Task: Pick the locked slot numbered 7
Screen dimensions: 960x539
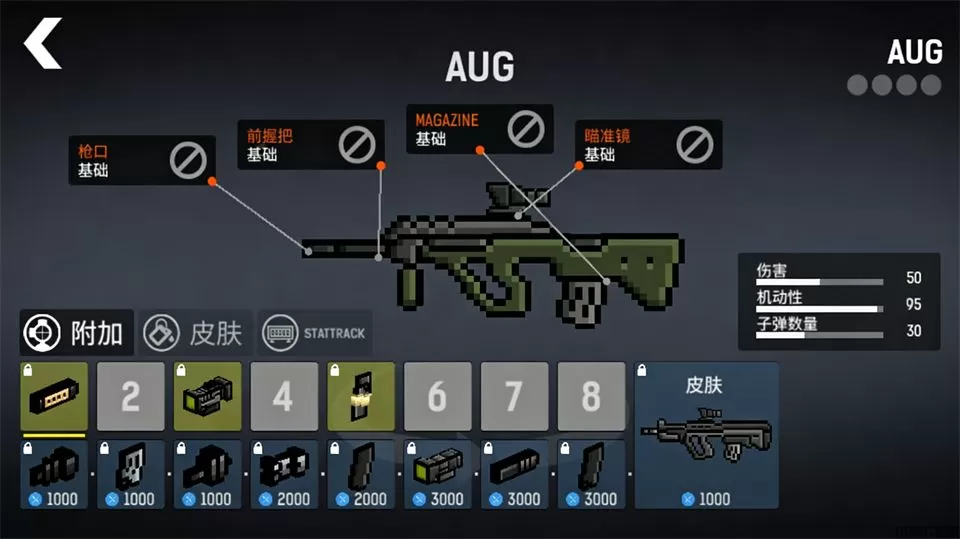Action: (514, 397)
